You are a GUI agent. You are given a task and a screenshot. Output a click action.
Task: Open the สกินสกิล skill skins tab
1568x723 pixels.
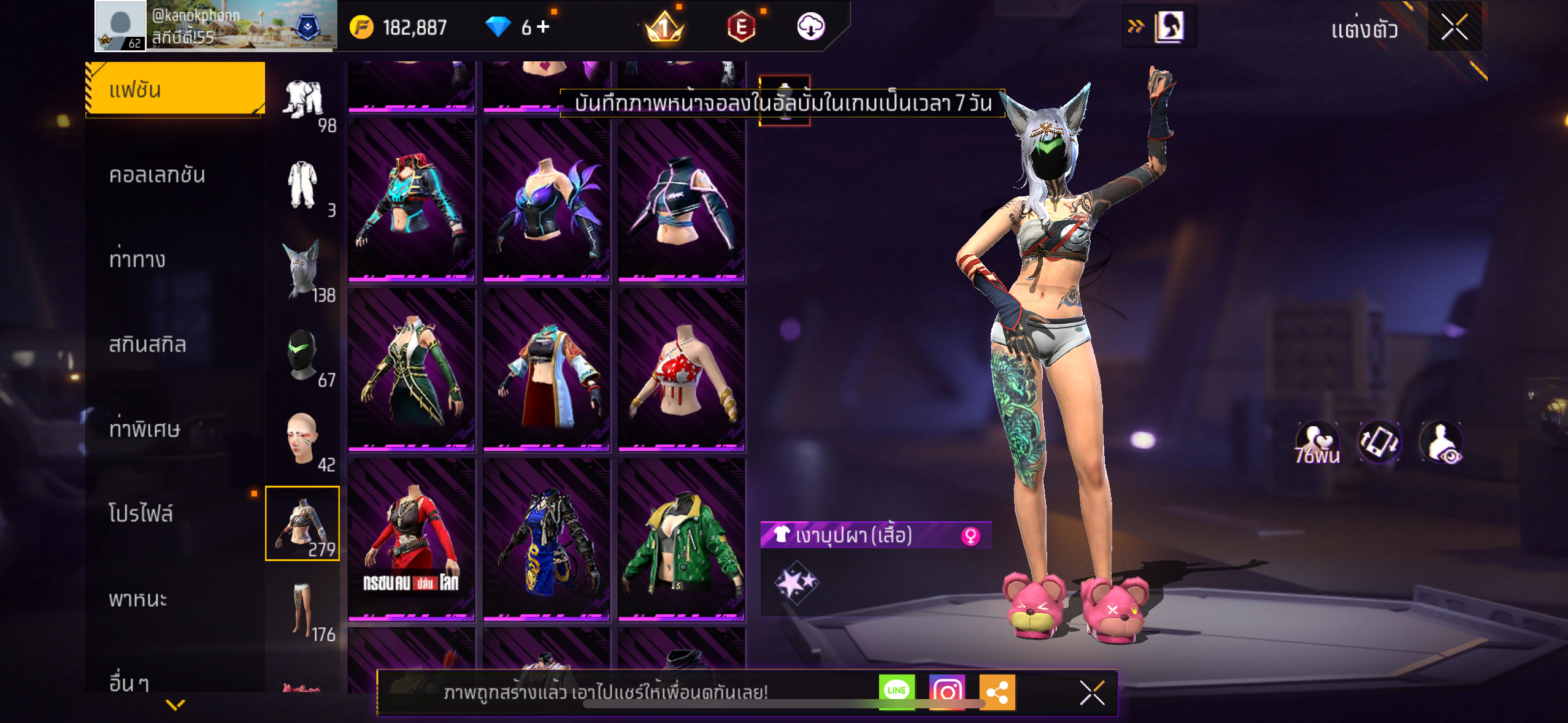click(147, 344)
